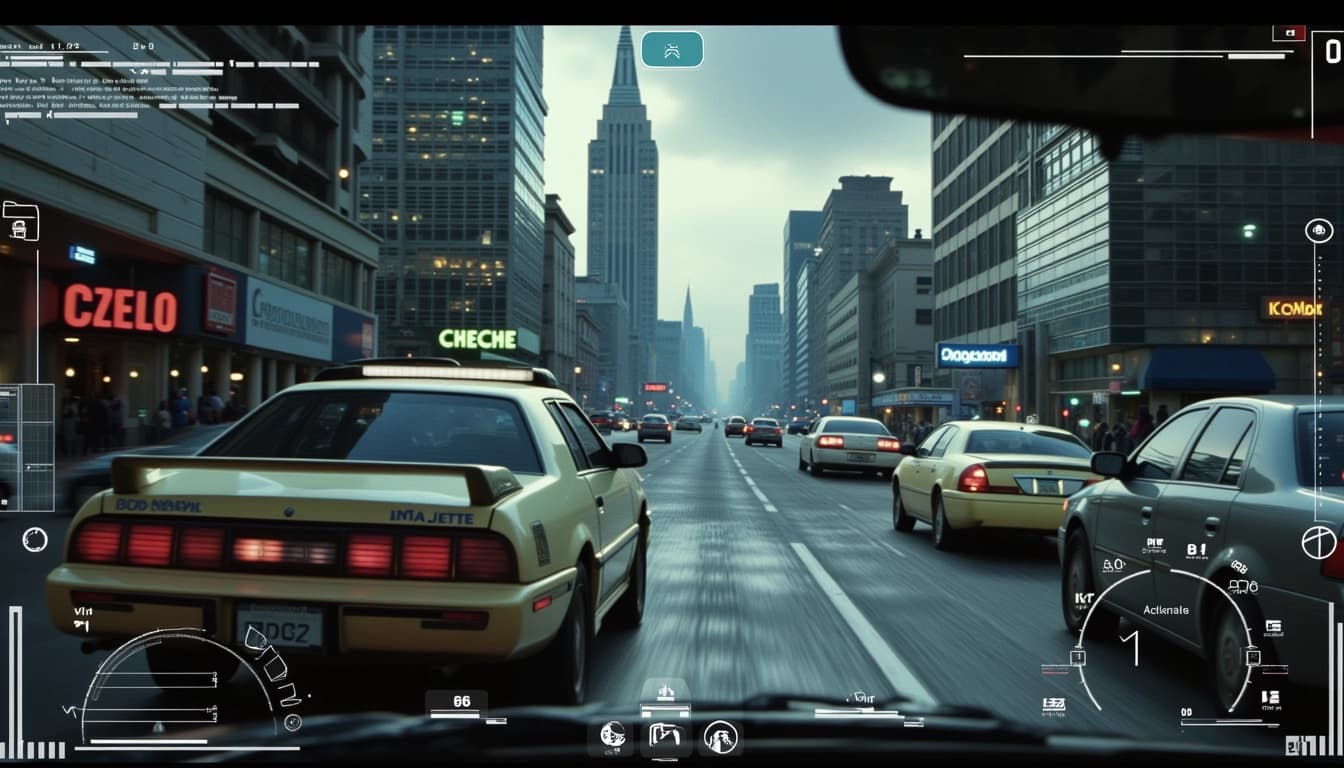Viewport: 1344px width, 768px height.
Task: Open the grid minimap panel on left
Action: (x=27, y=447)
